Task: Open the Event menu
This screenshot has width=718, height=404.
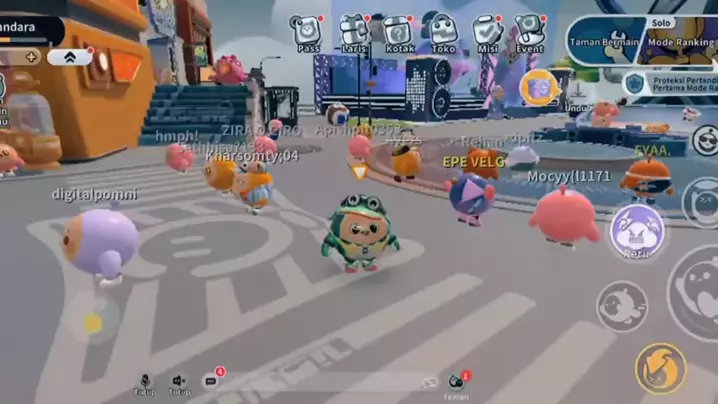Action: [530, 32]
